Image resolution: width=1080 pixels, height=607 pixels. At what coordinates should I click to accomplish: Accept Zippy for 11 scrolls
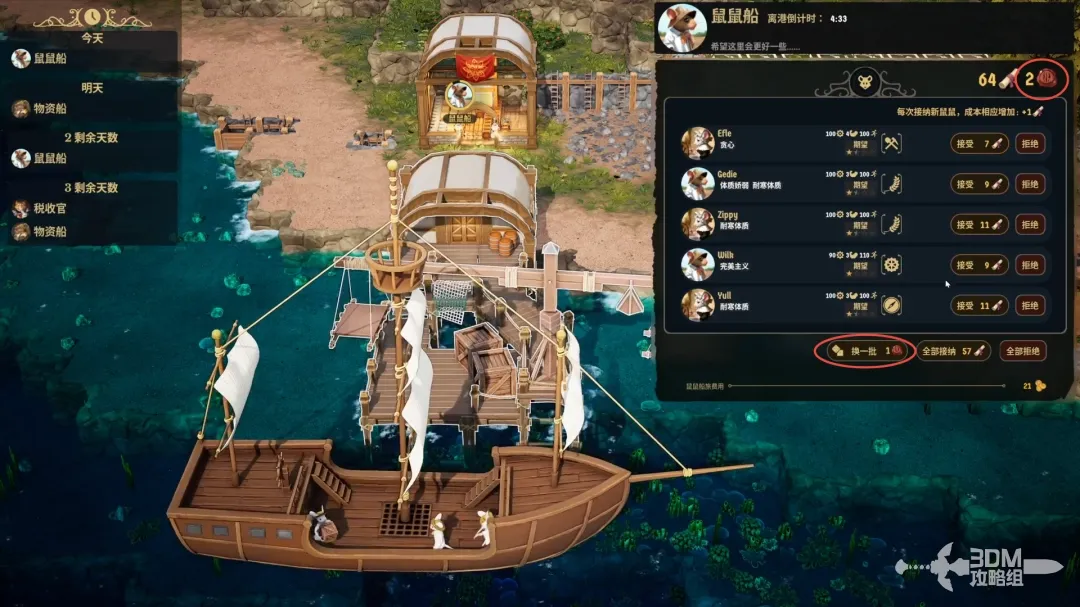[x=979, y=225]
